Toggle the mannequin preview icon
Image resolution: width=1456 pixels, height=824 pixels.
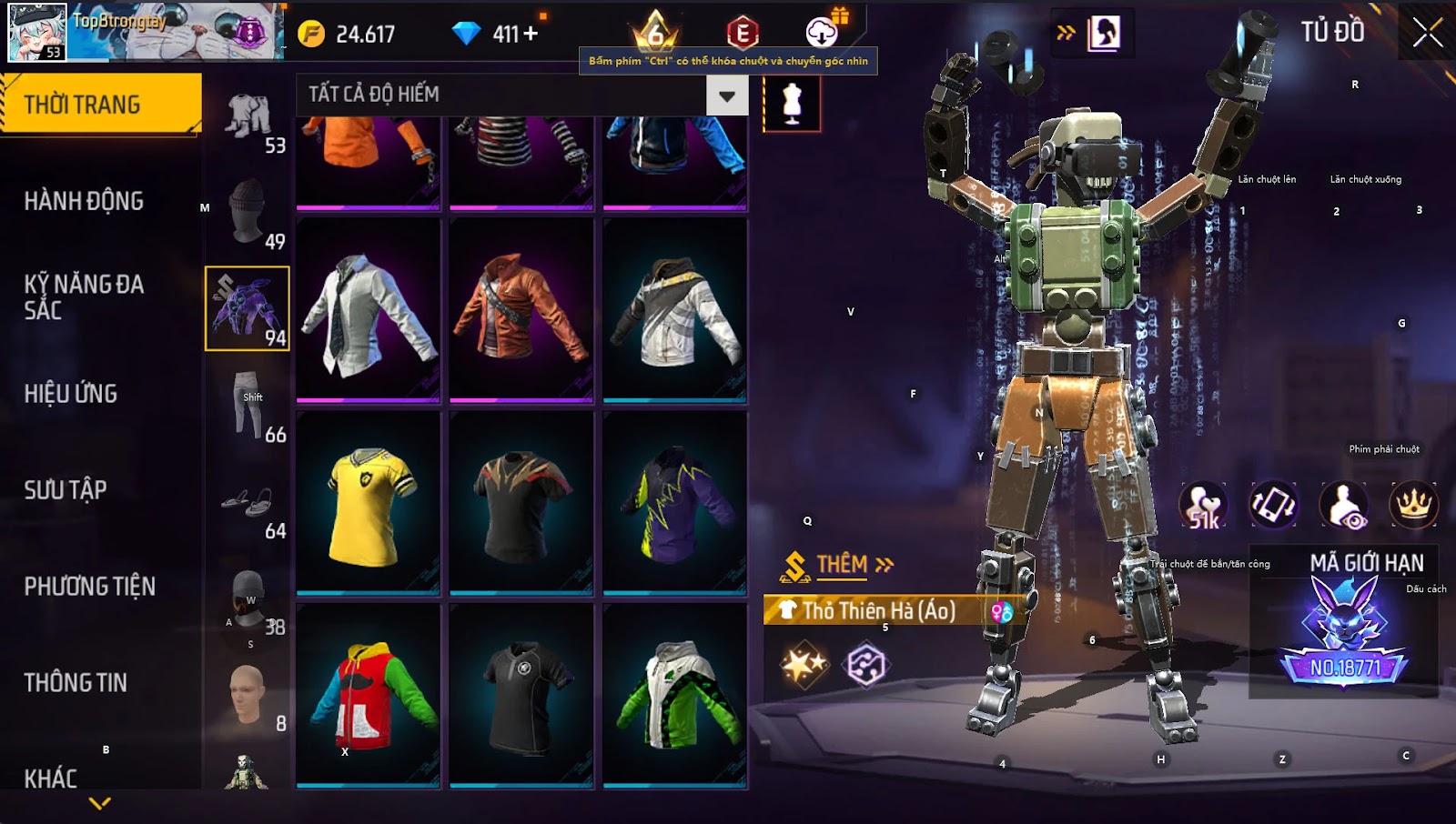(792, 104)
